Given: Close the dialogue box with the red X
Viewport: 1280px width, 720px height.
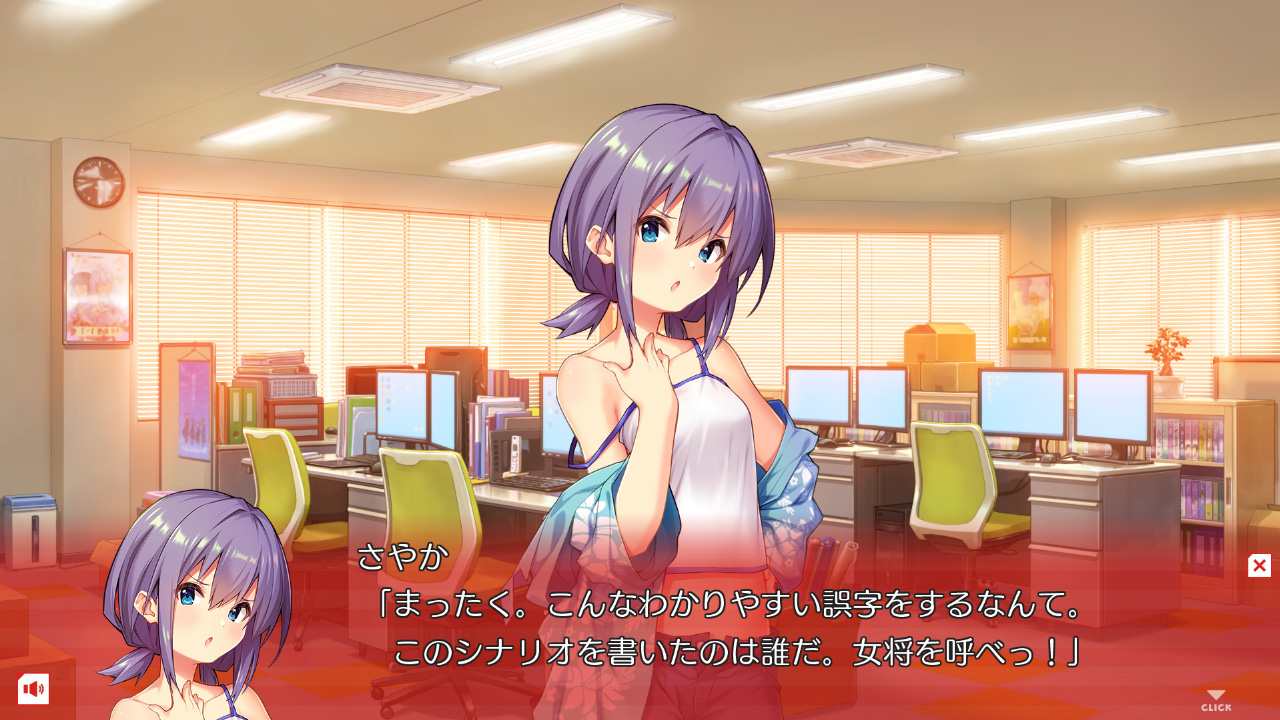Looking at the screenshot, I should tap(1259, 565).
